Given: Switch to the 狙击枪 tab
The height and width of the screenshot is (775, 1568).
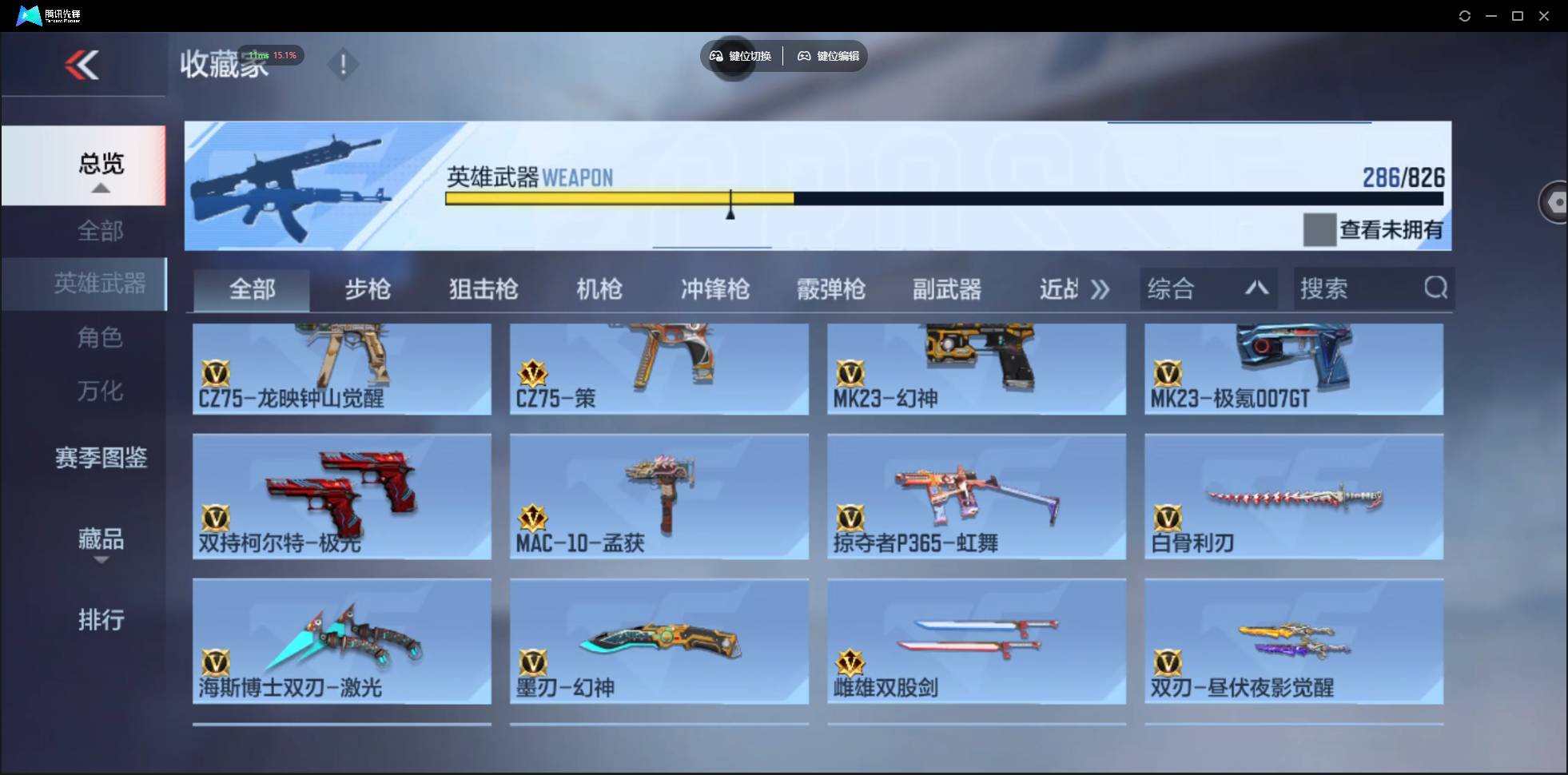Looking at the screenshot, I should tap(482, 289).
